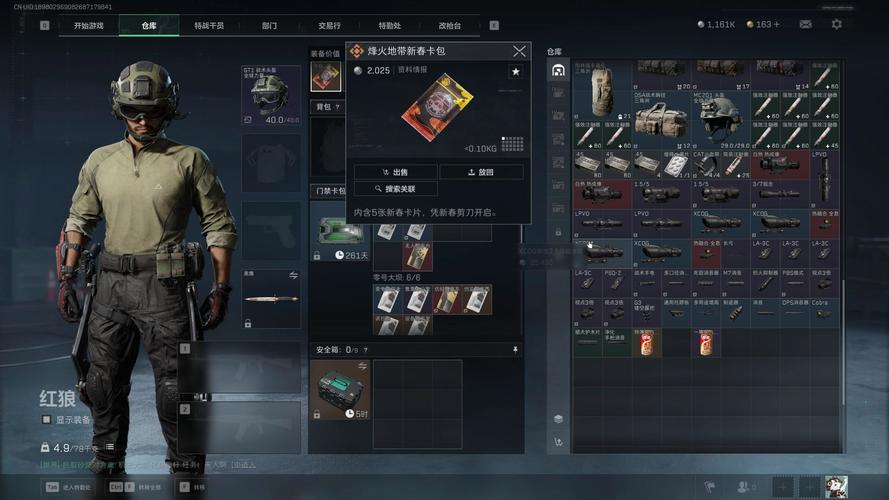Favorite the card pack with star button
This screenshot has width=889, height=500.
(x=515, y=72)
